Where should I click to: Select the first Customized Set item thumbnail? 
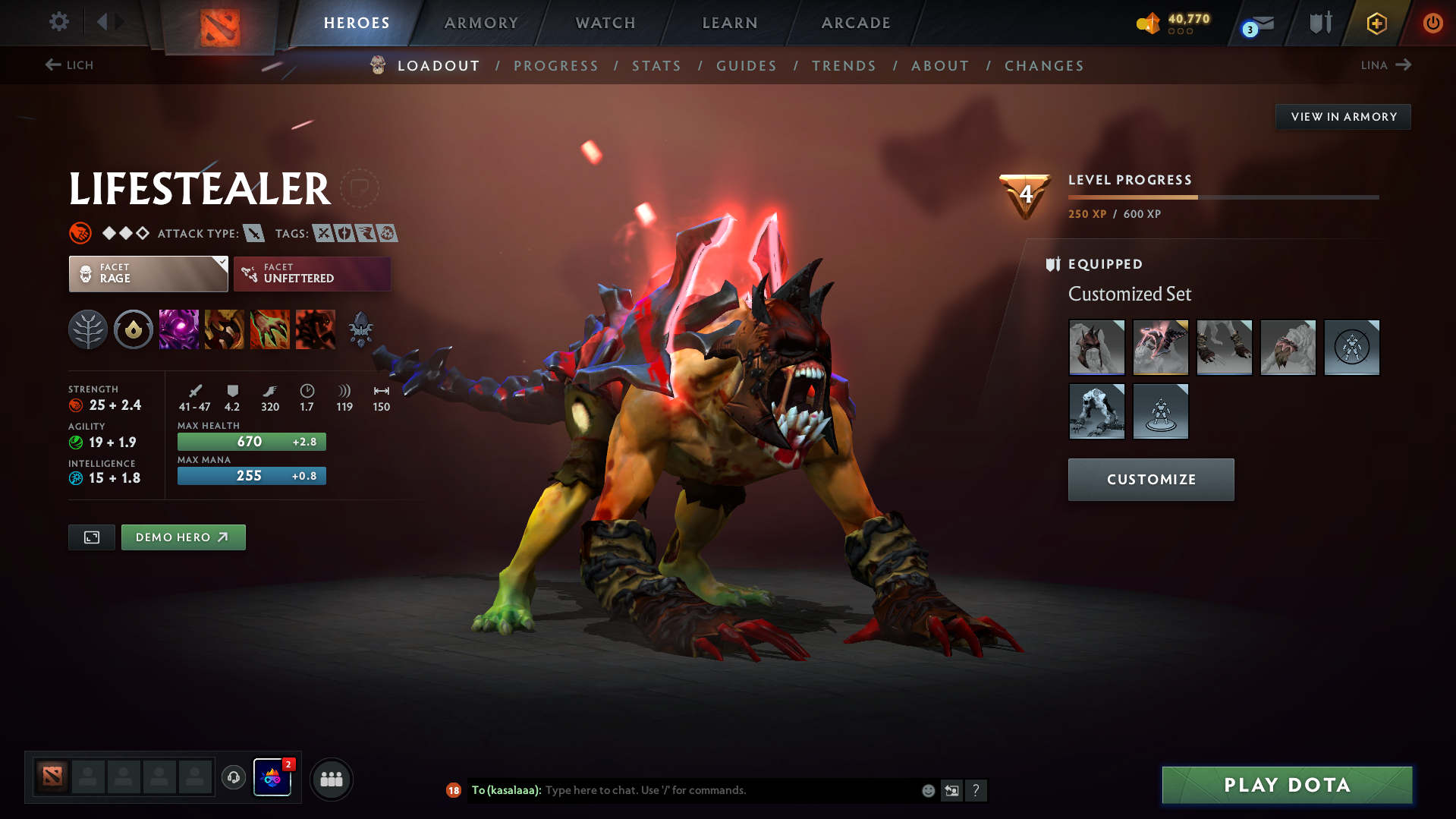click(x=1096, y=348)
